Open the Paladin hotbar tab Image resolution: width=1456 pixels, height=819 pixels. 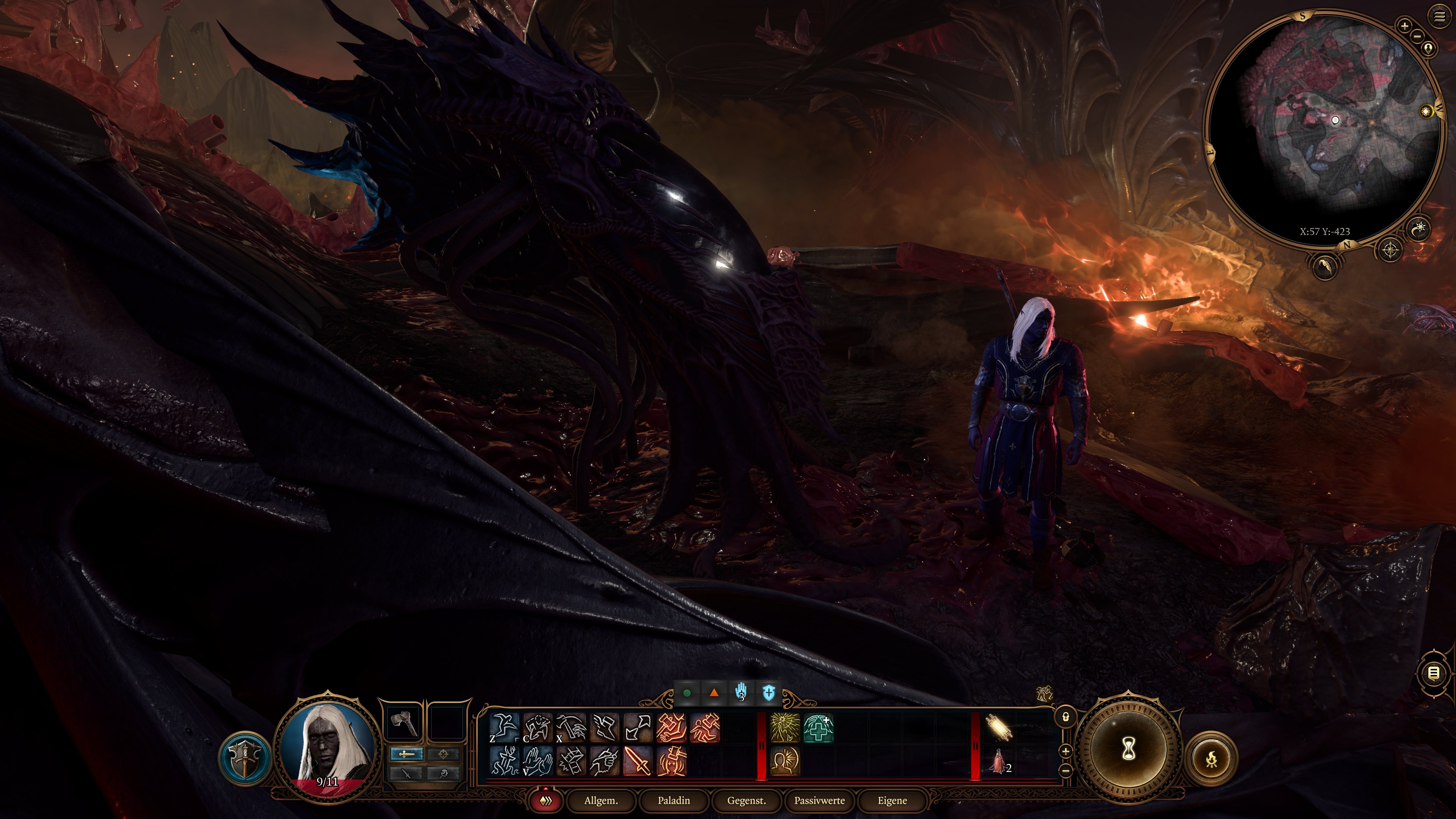pos(674,800)
